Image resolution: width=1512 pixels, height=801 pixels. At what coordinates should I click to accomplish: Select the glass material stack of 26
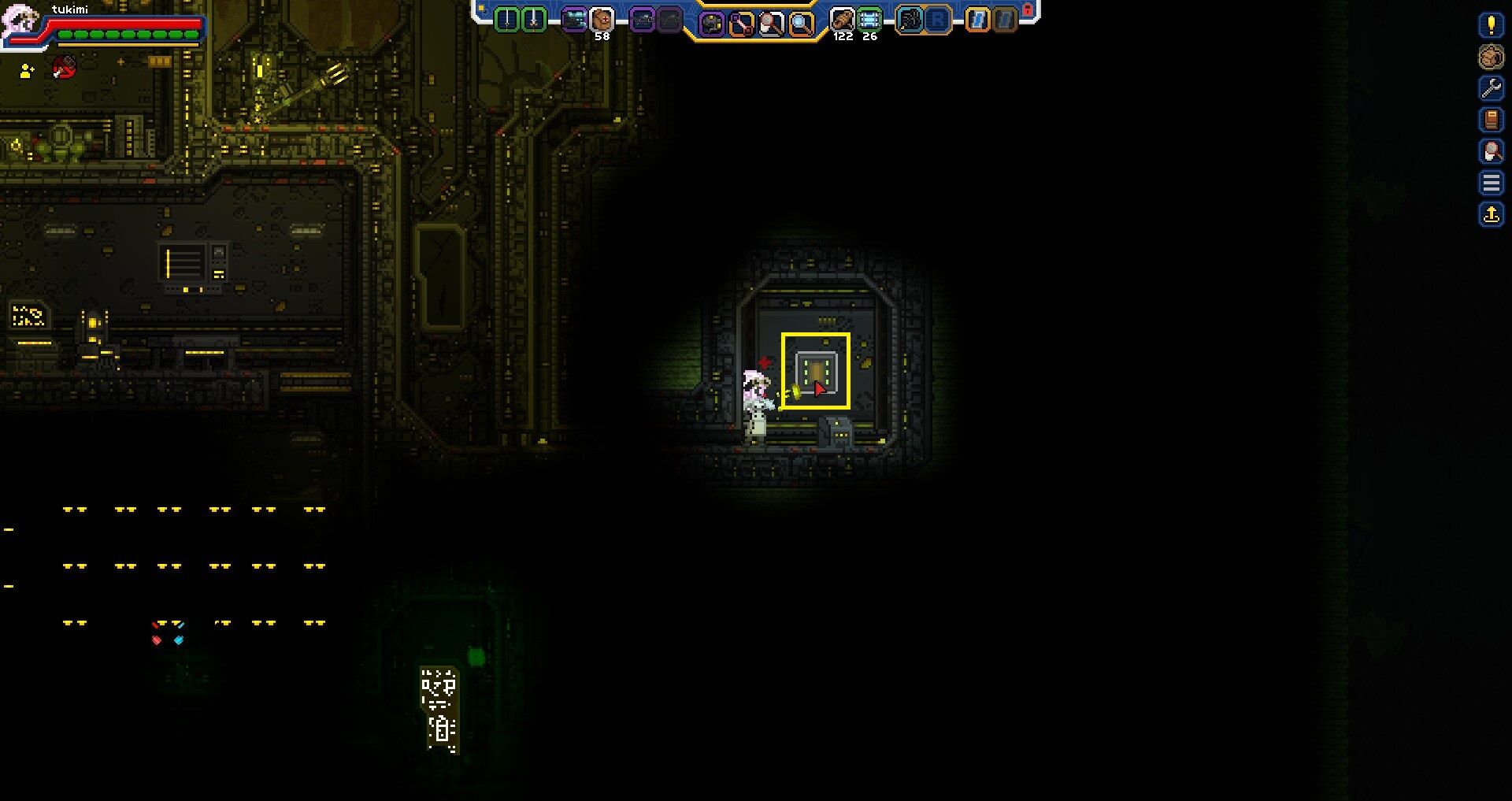click(871, 17)
